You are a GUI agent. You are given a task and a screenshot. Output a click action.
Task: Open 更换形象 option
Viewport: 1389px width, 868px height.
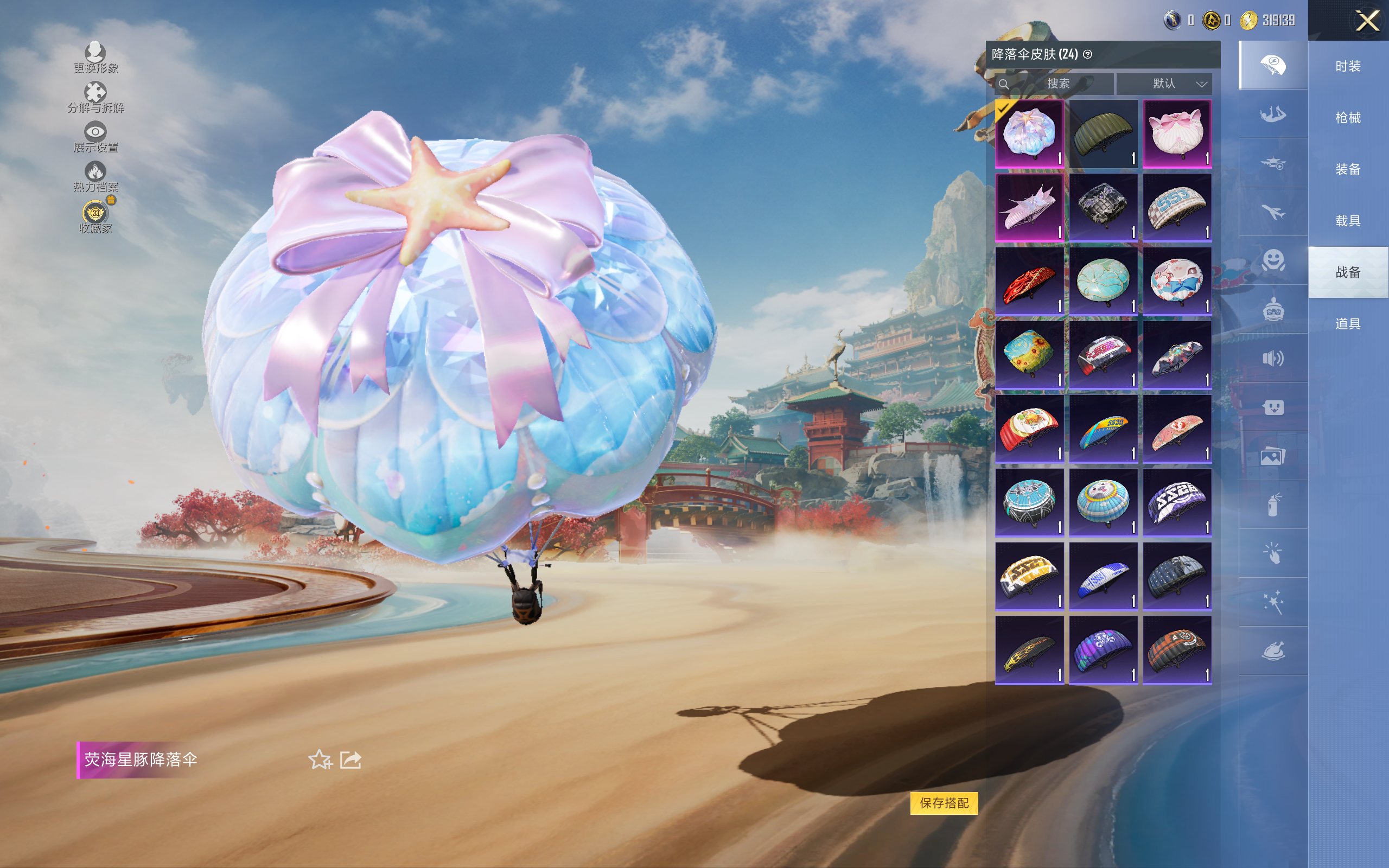(x=95, y=58)
